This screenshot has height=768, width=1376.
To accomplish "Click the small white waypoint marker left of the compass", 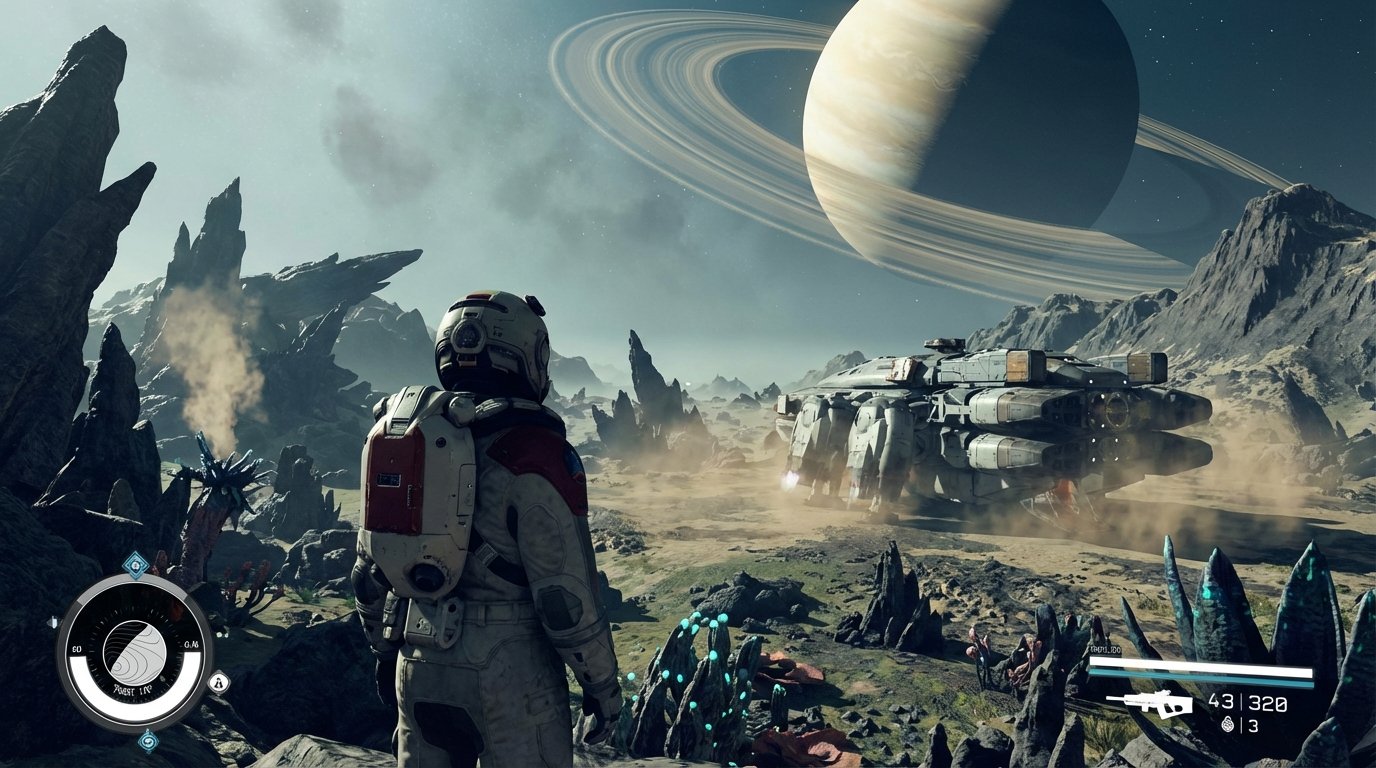I will click(53, 620).
